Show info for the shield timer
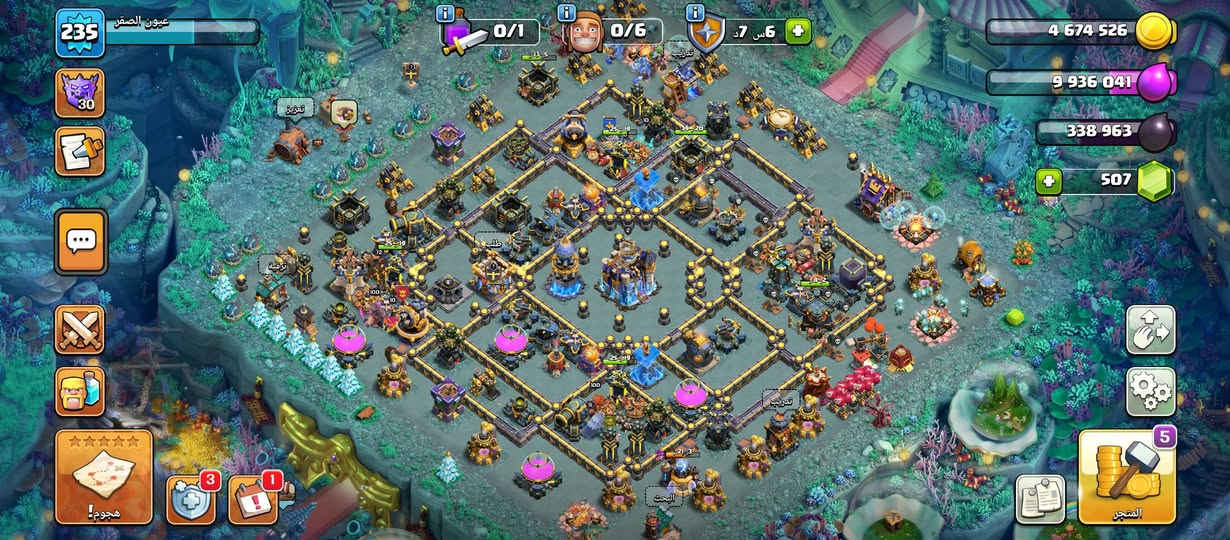The height and width of the screenshot is (540, 1230). (694, 13)
